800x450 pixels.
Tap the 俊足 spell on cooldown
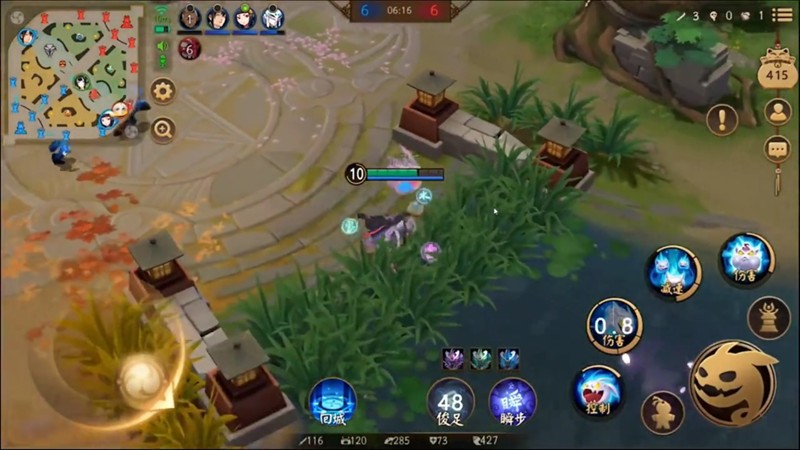pyautogui.click(x=451, y=402)
